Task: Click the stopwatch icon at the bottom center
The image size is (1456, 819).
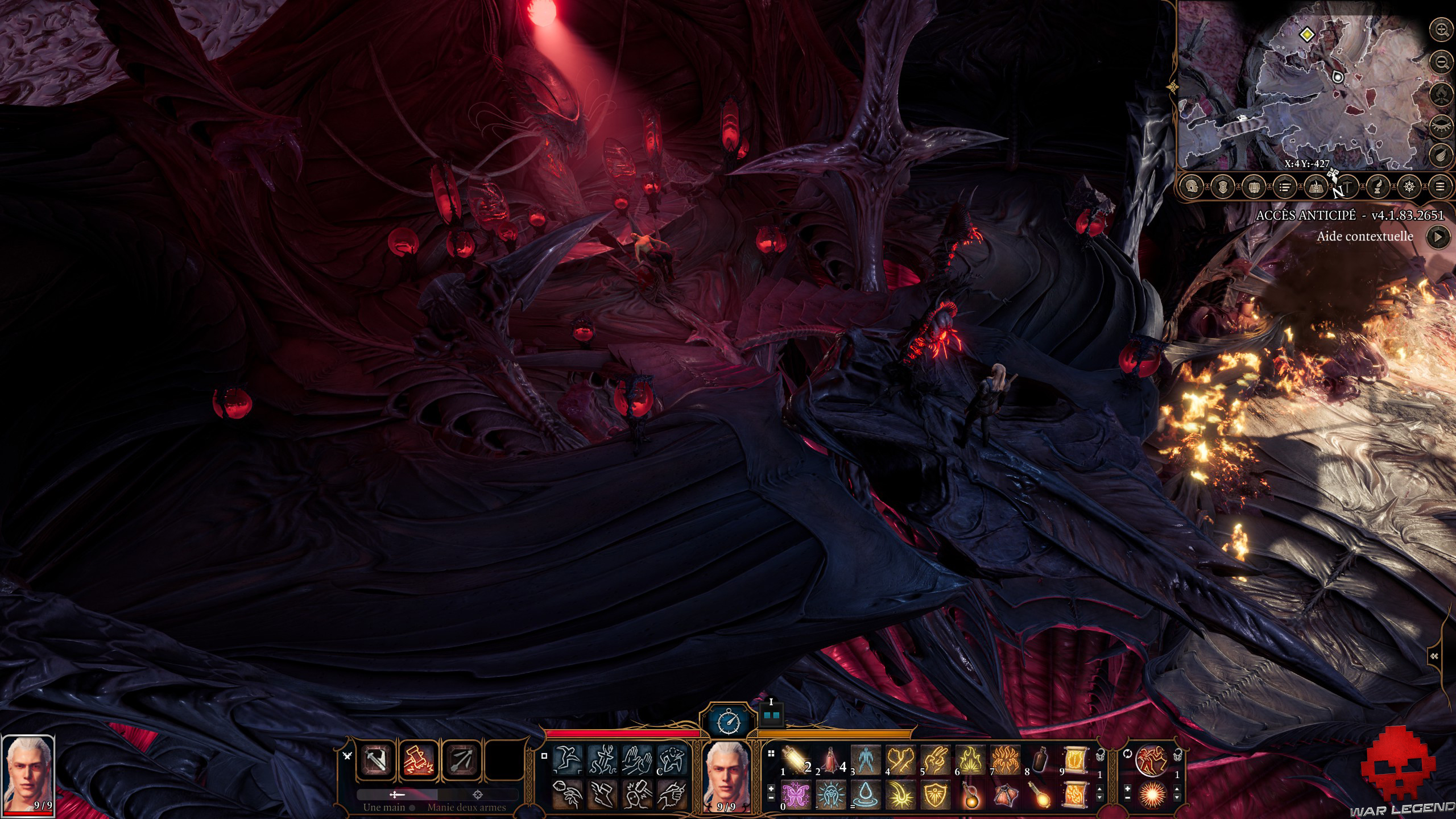Action: tap(729, 721)
